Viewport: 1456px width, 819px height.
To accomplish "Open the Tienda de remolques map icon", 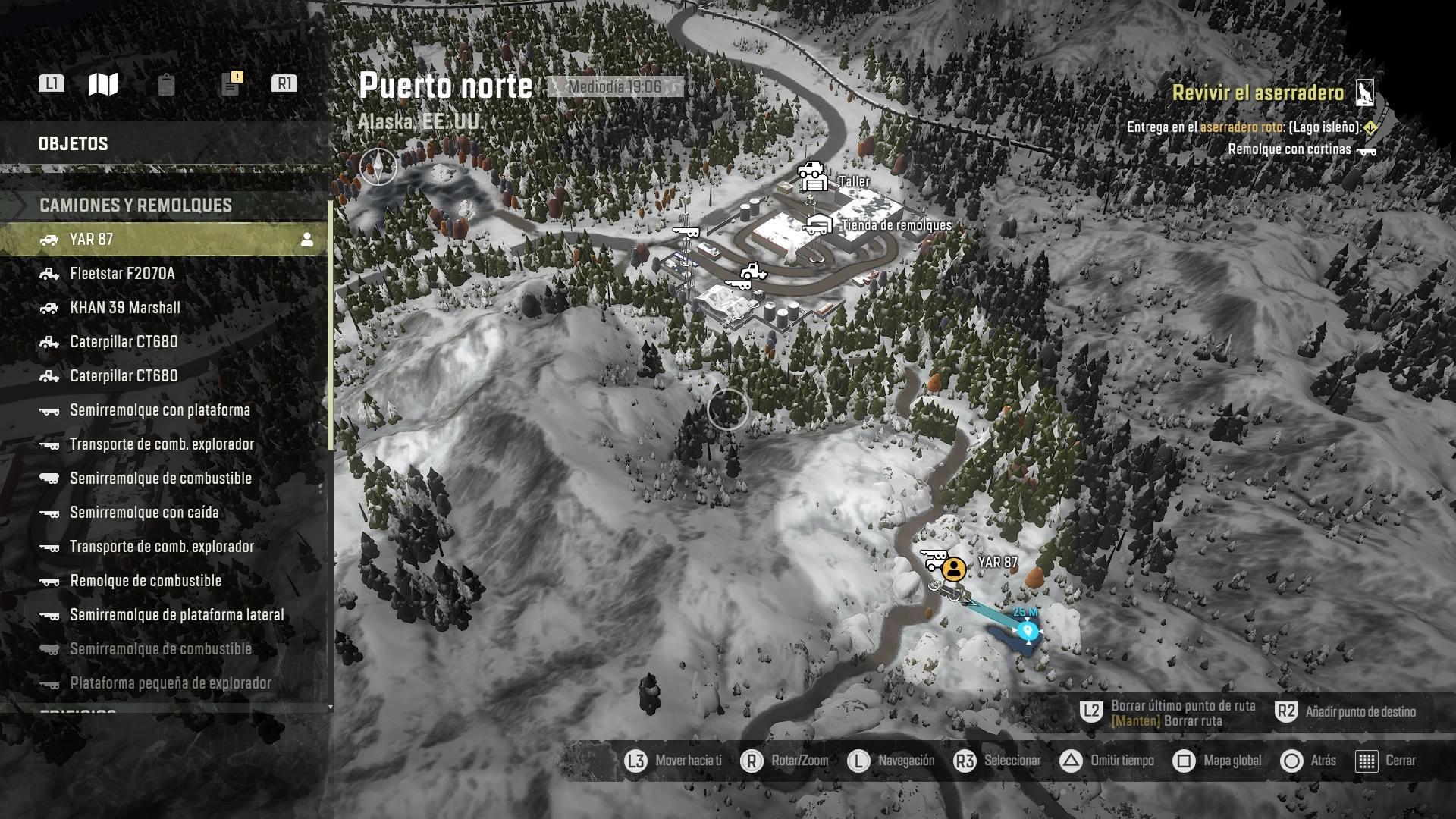I will pos(817,224).
